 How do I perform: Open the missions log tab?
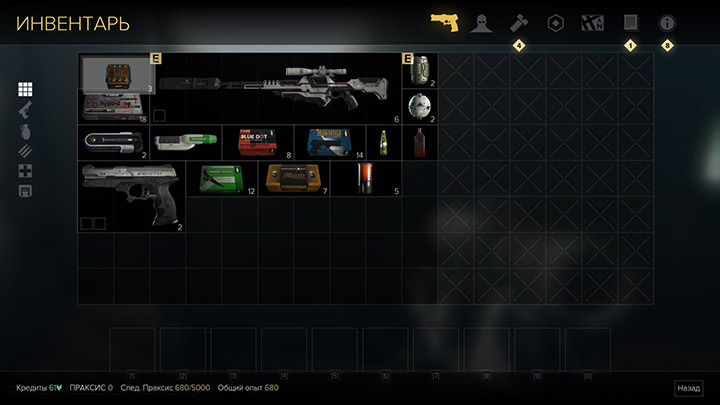pos(630,22)
